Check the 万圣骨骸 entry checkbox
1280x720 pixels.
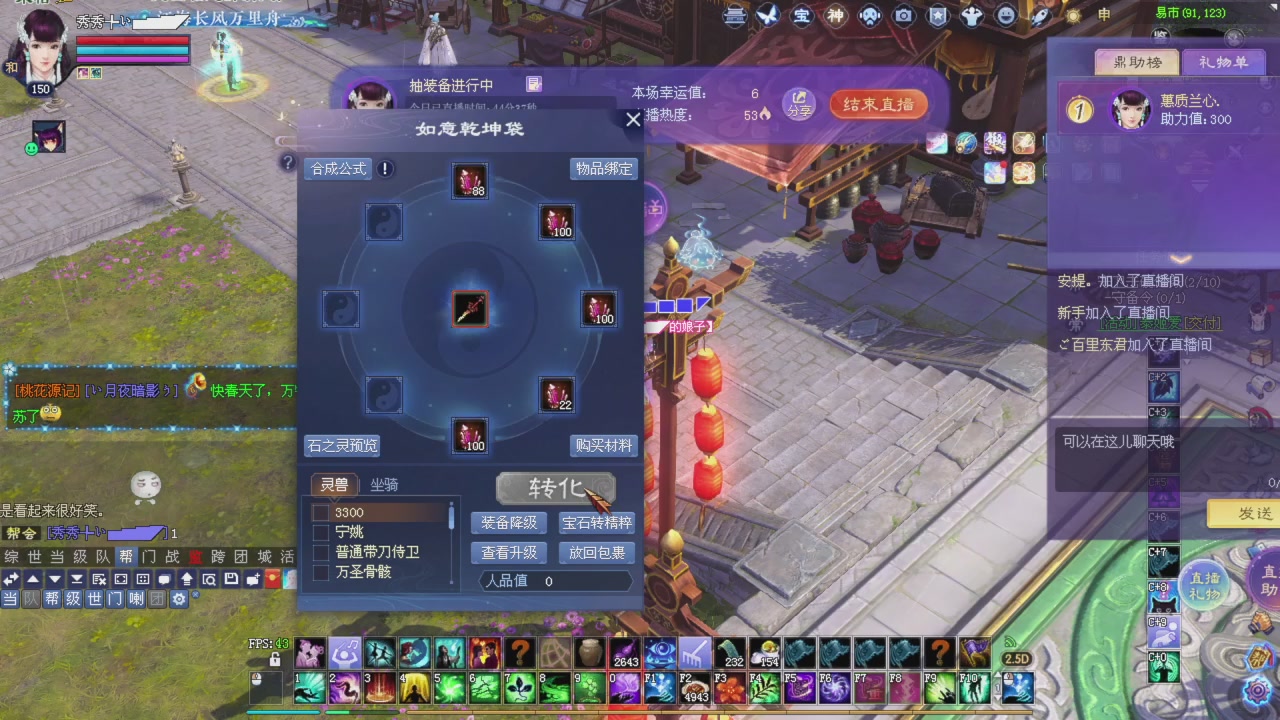point(321,572)
